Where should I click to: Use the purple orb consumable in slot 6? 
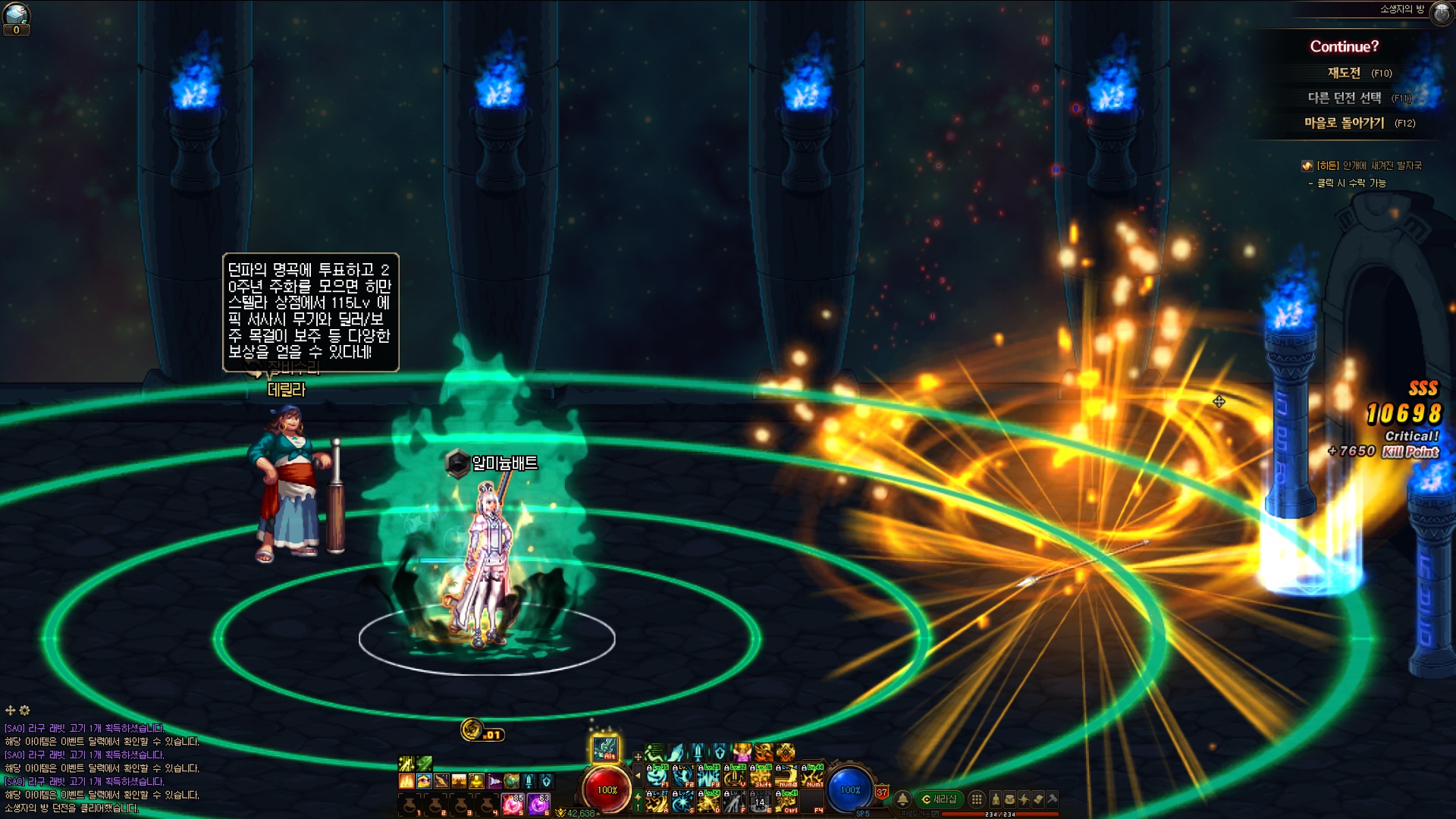[538, 804]
